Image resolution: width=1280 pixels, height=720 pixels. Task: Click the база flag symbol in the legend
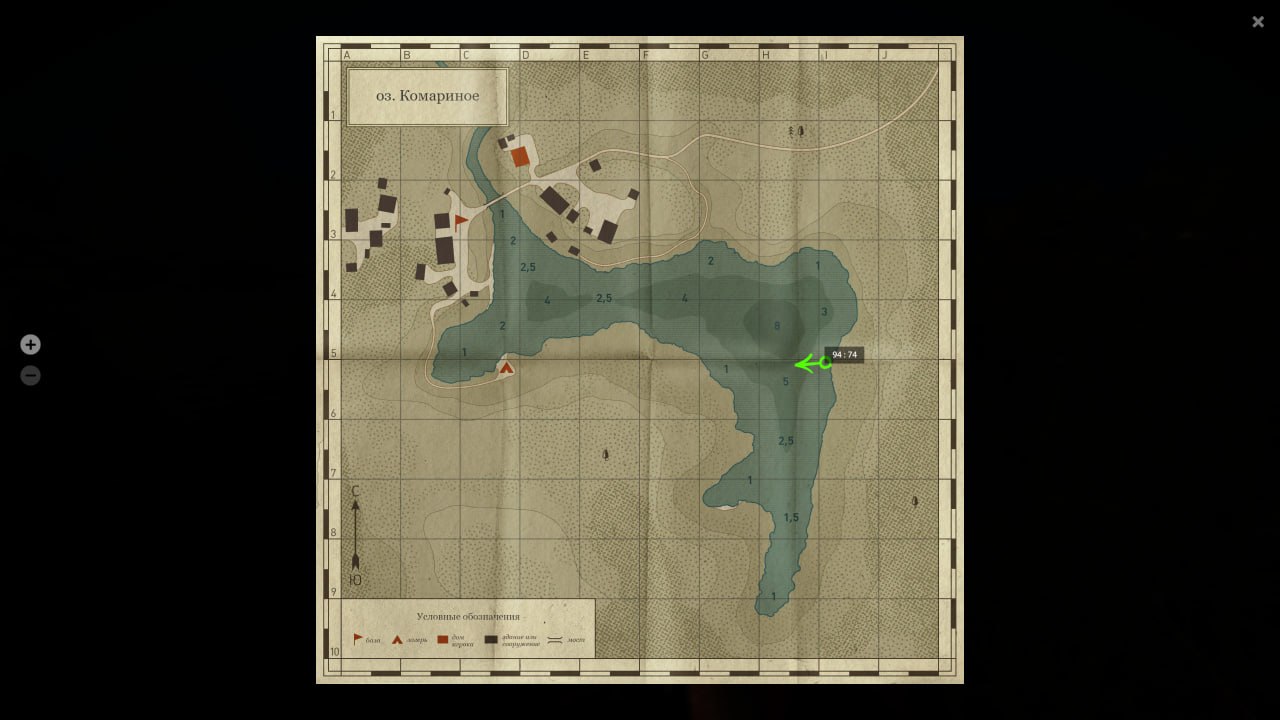(x=356, y=639)
